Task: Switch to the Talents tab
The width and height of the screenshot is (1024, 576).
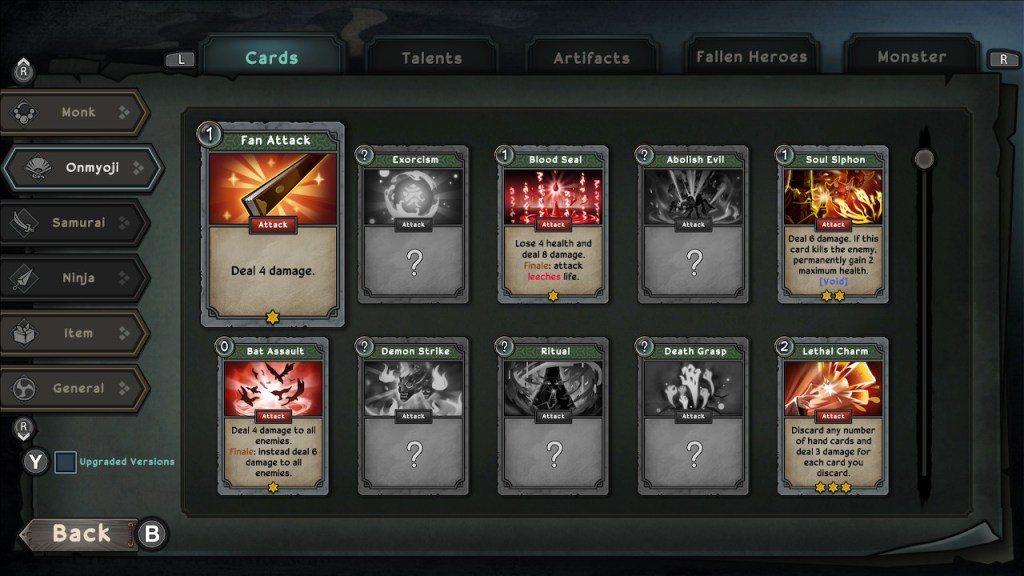Action: [x=432, y=58]
